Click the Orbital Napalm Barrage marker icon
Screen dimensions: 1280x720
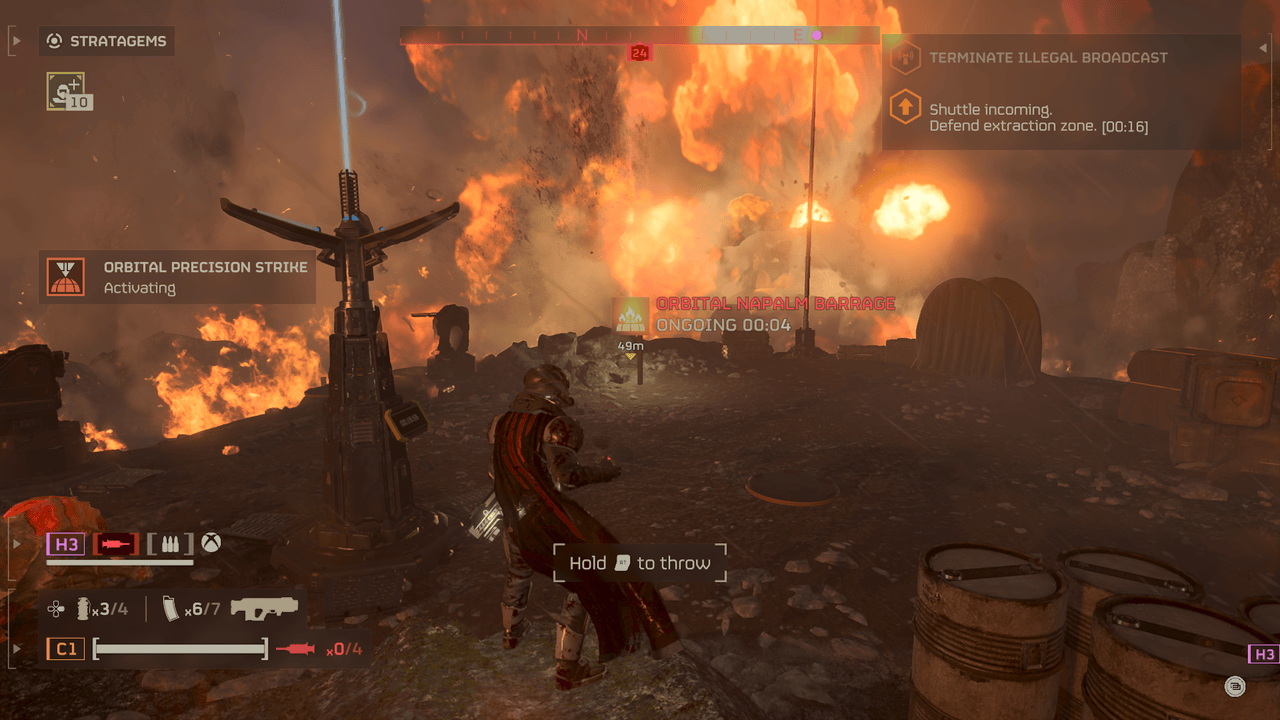point(632,315)
